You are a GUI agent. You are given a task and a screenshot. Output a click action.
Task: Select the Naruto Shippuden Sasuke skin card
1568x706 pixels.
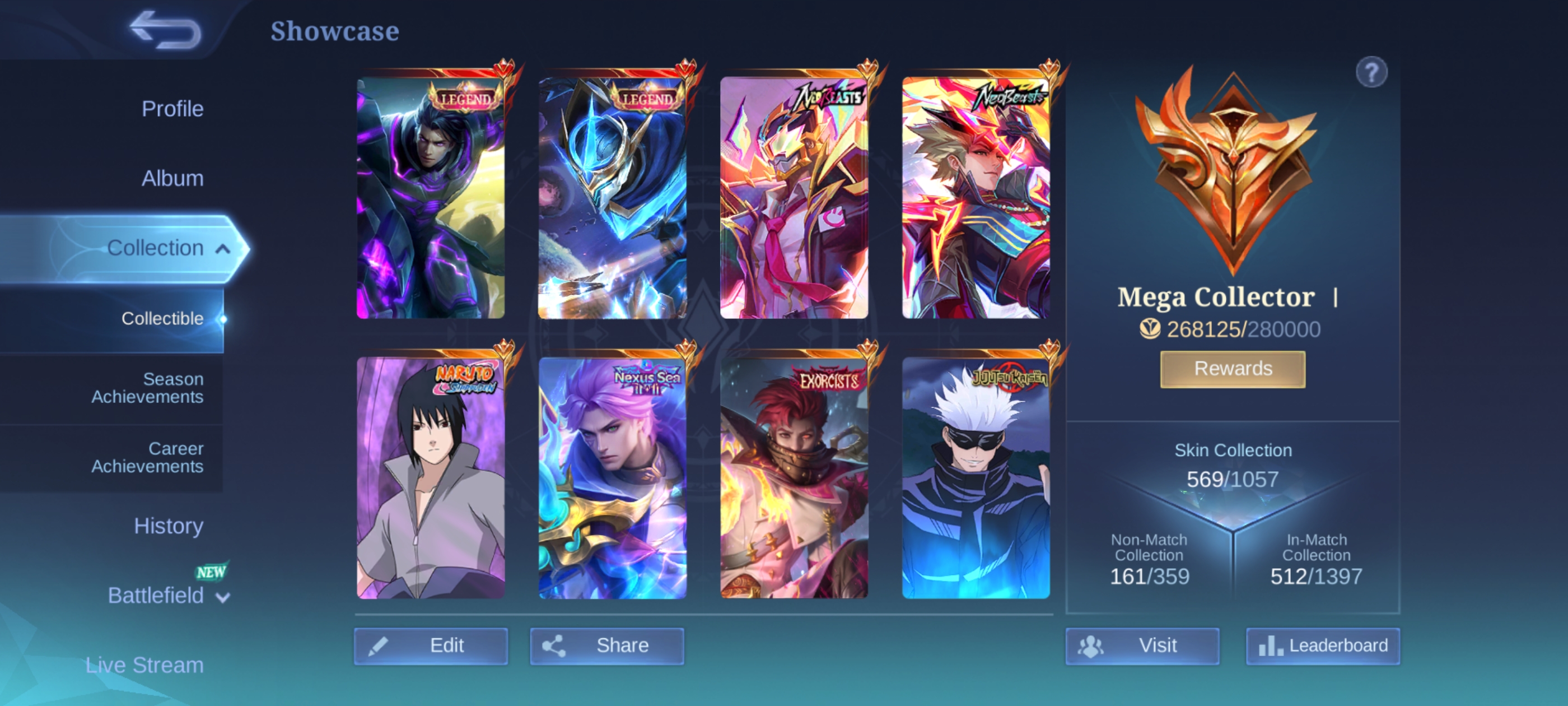coord(430,477)
